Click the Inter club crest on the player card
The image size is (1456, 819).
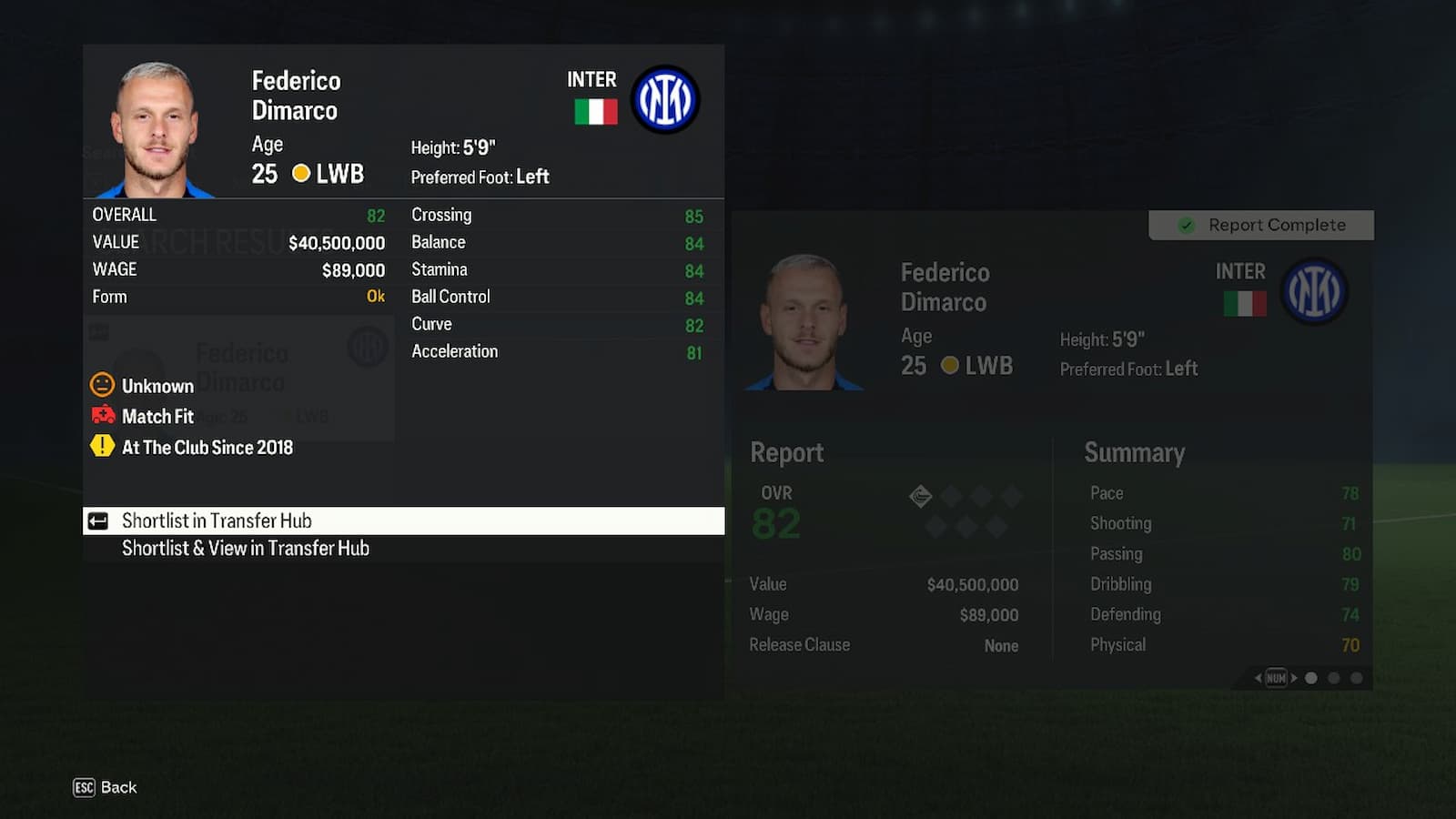tap(665, 100)
